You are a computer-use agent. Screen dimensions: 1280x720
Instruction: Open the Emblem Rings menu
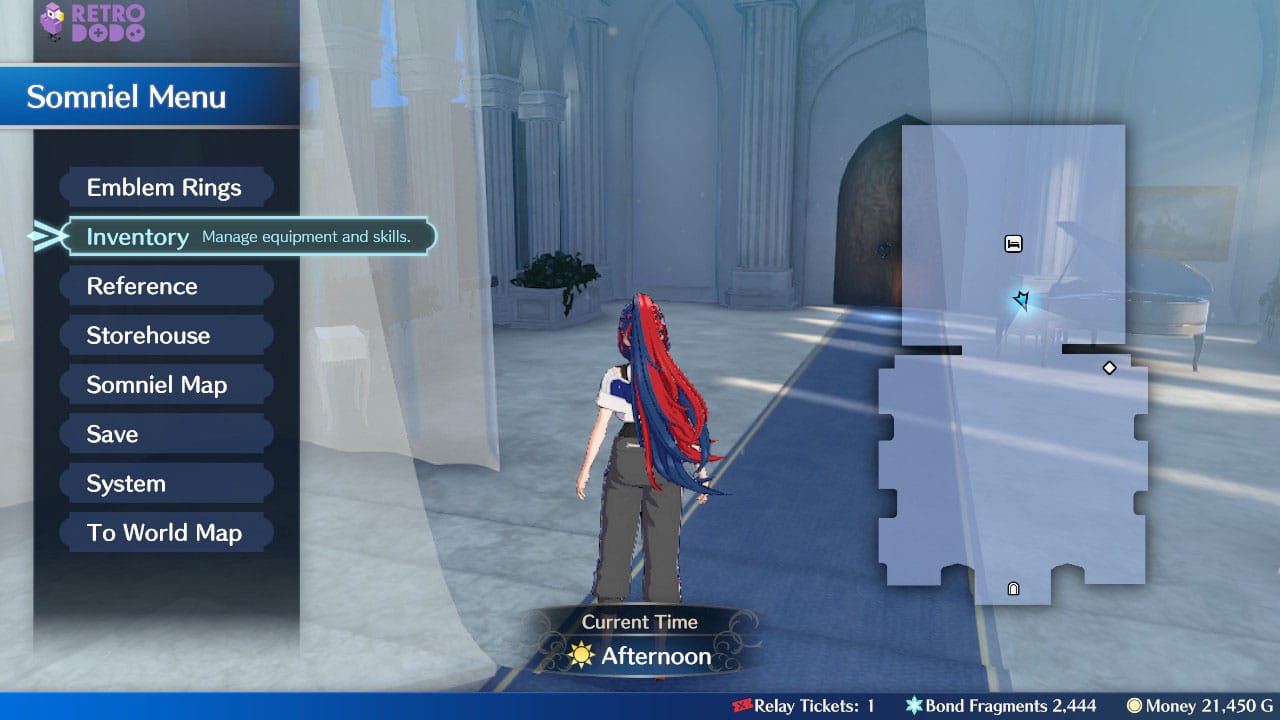[166, 187]
